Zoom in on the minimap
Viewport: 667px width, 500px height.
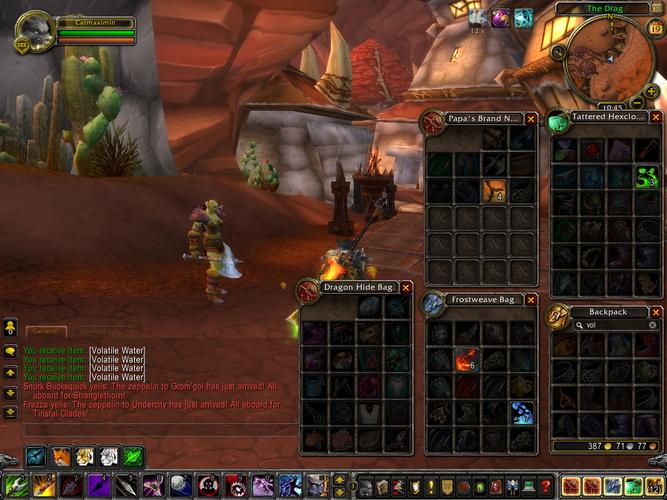tap(651, 91)
